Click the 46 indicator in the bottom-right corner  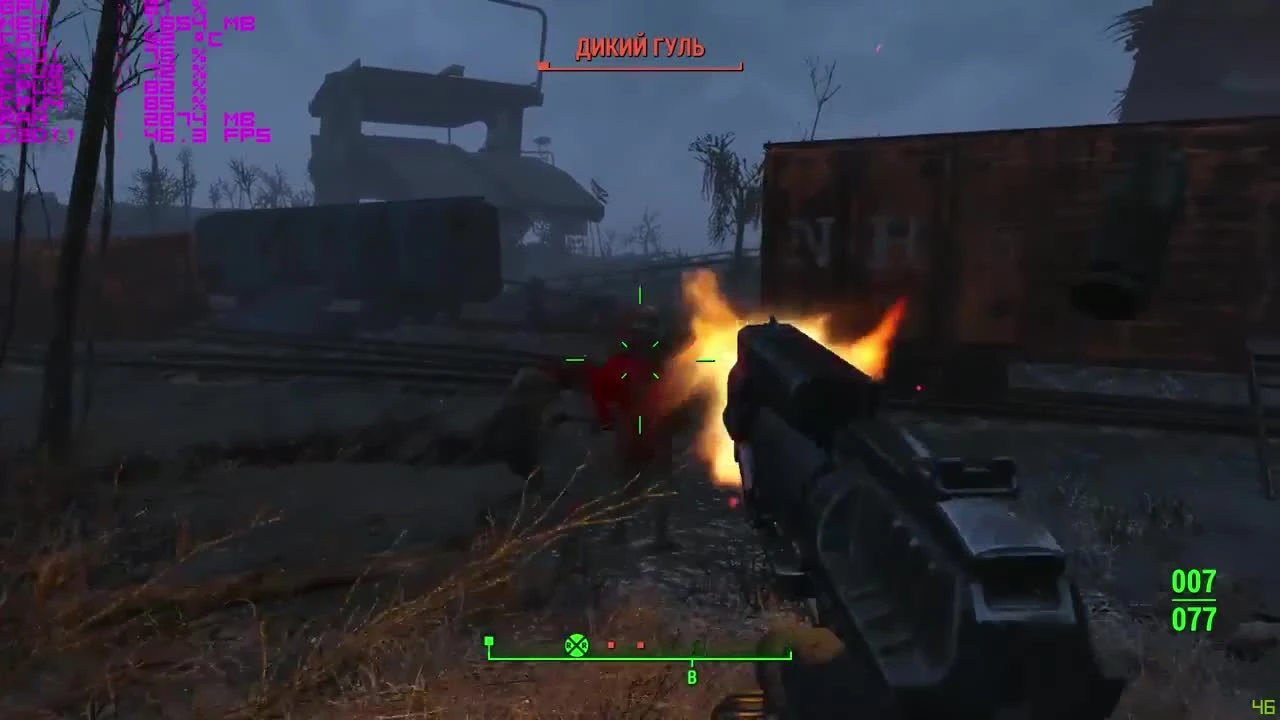point(1264,707)
